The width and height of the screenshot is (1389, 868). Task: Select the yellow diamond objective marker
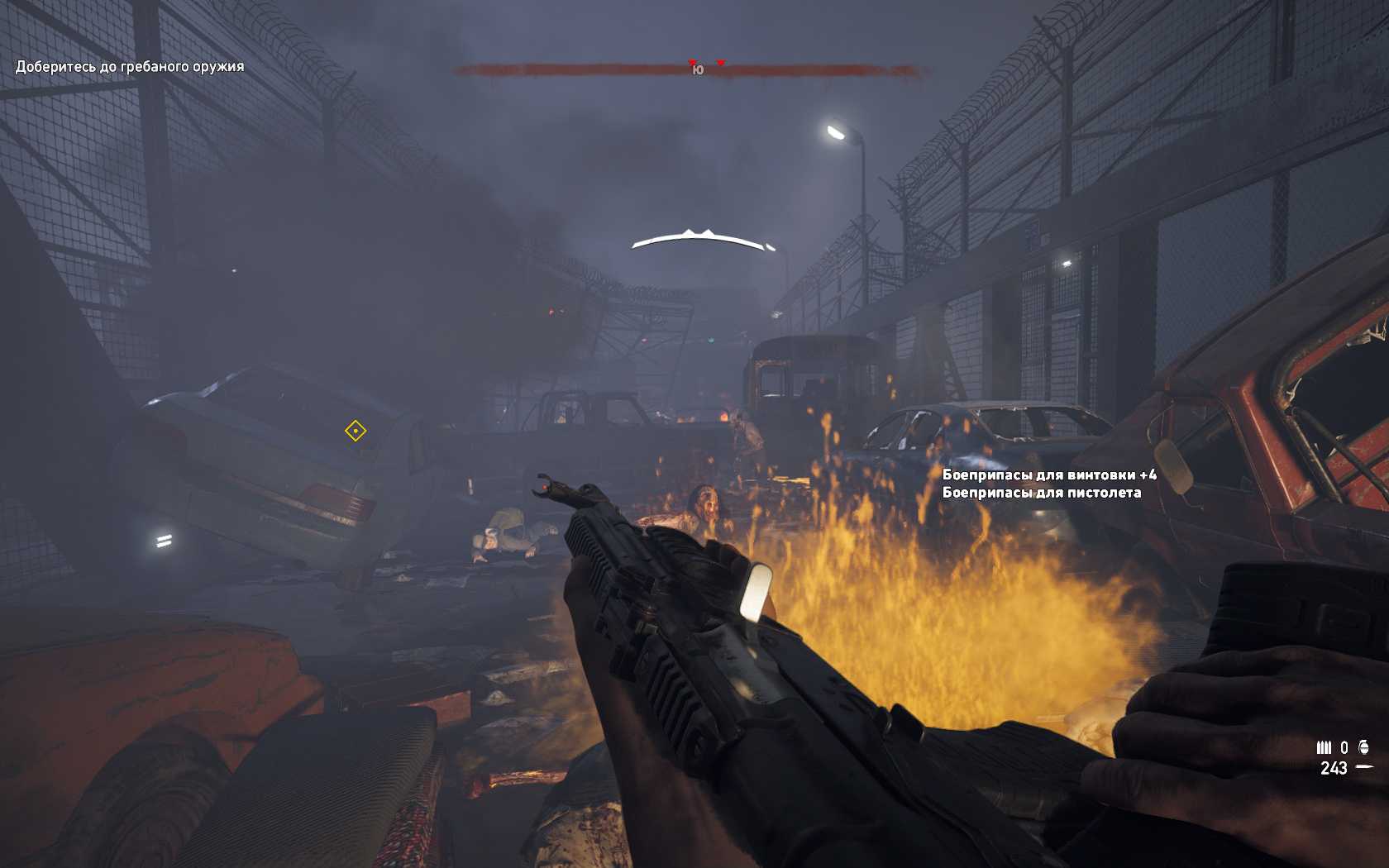coord(356,431)
